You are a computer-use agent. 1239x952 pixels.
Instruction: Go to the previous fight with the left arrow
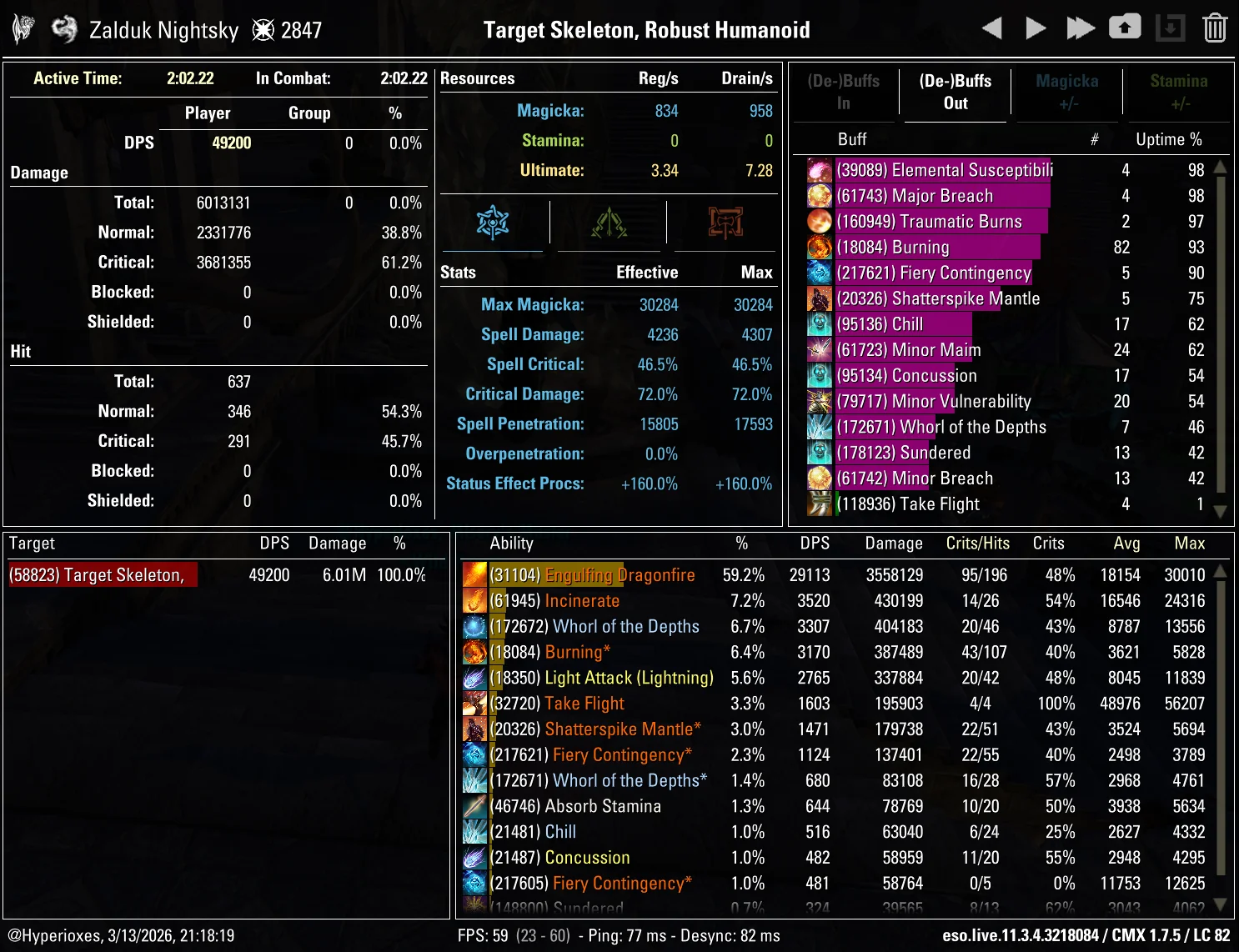(x=992, y=28)
